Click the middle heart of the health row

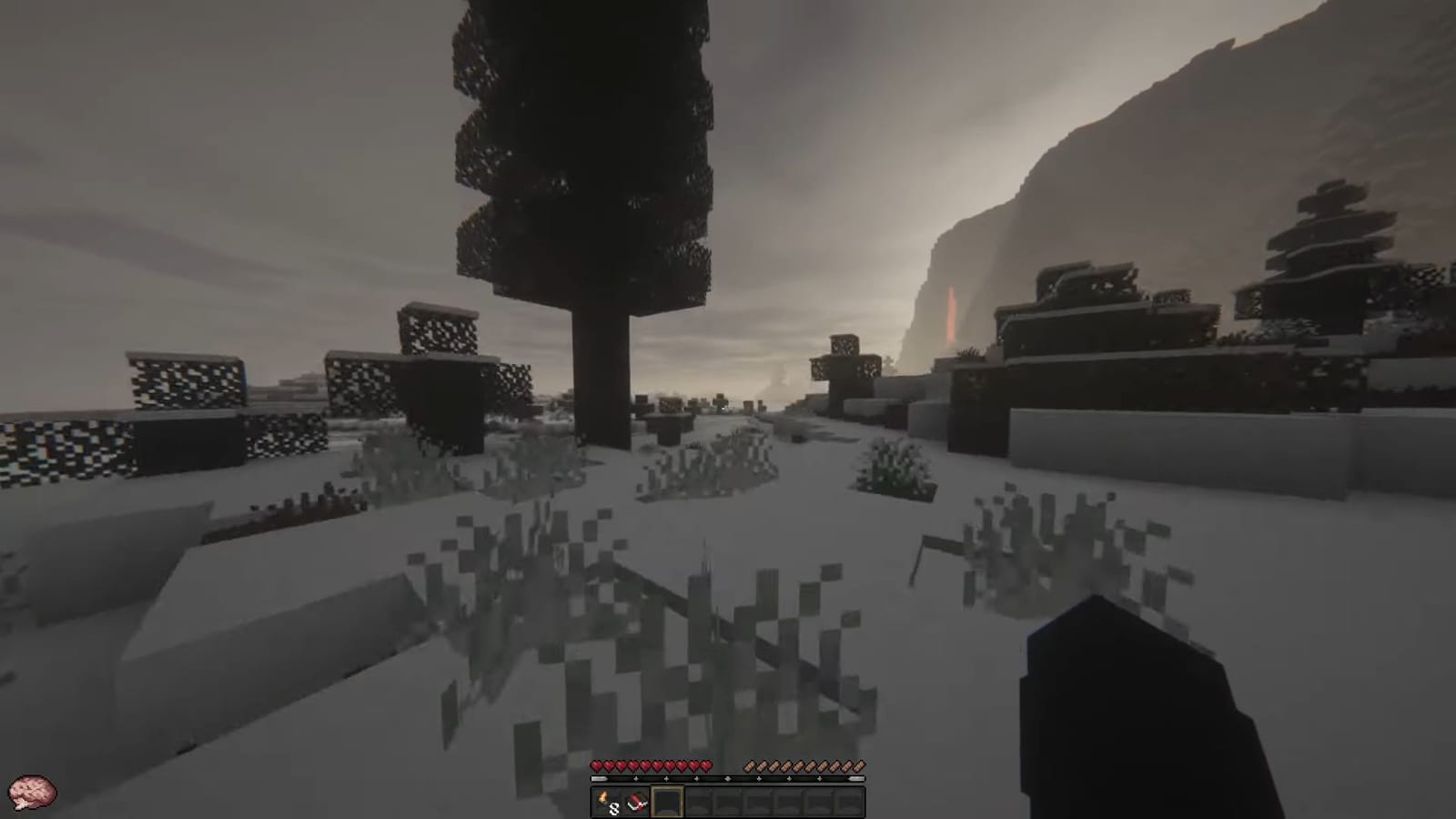[652, 765]
